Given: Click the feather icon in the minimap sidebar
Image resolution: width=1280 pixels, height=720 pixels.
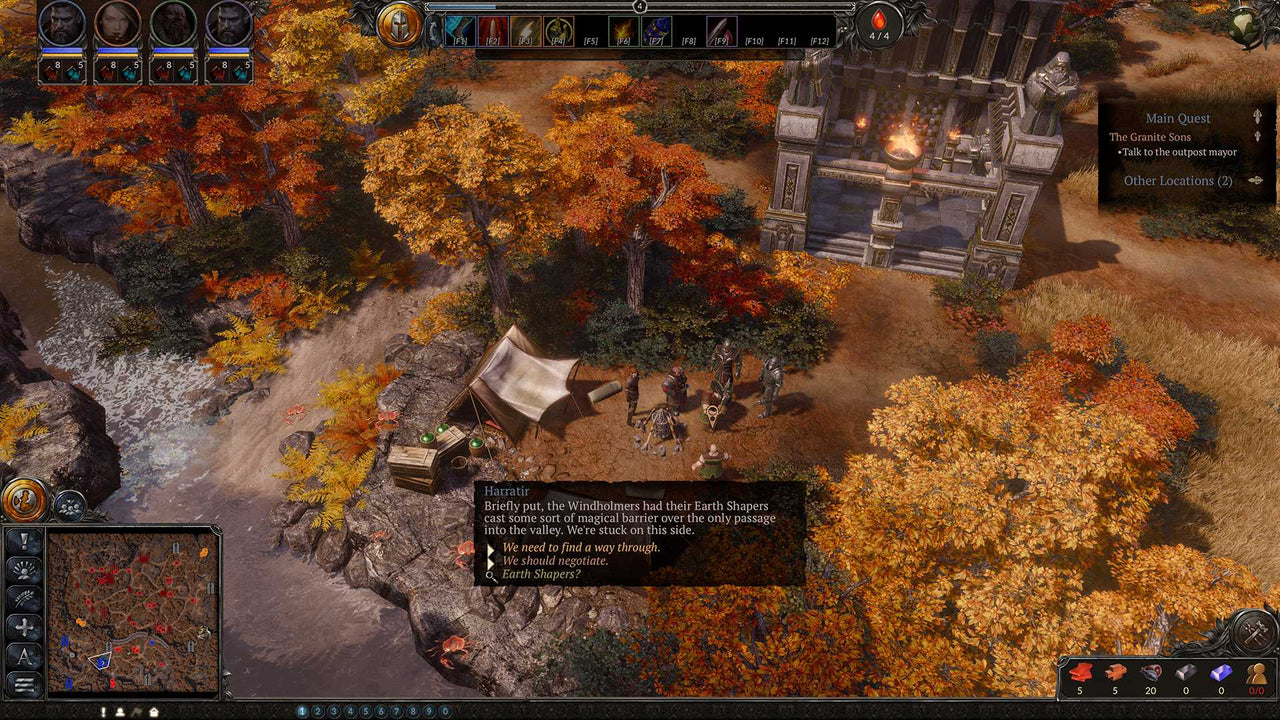Looking at the screenshot, I should point(23,598).
